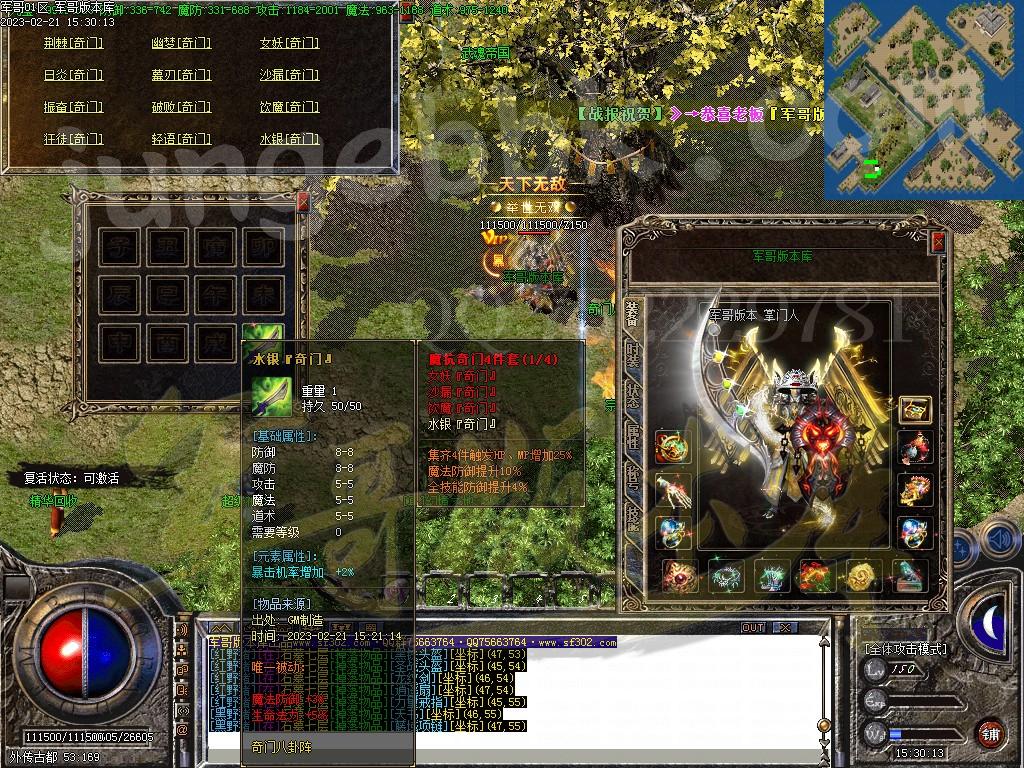Close the twelve-slot 奇门 grid panel

point(303,201)
